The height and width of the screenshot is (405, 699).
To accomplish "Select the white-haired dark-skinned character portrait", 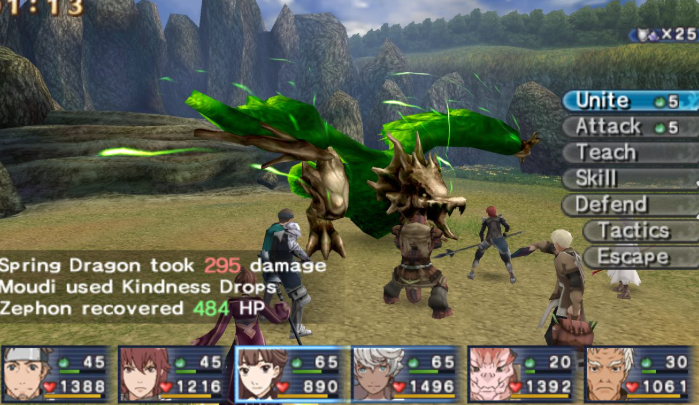I will [406, 374].
